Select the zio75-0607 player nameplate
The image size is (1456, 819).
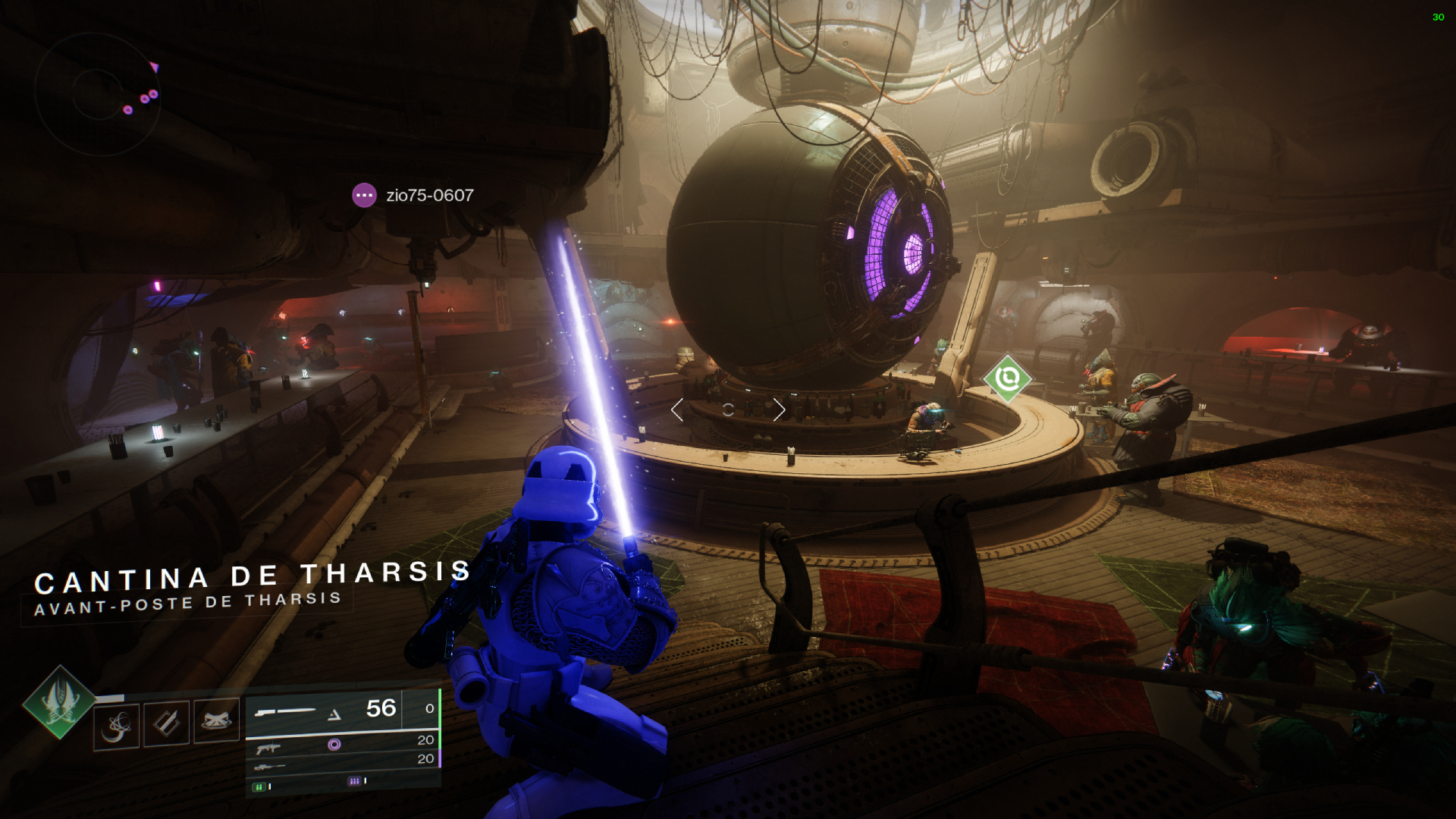414,196
